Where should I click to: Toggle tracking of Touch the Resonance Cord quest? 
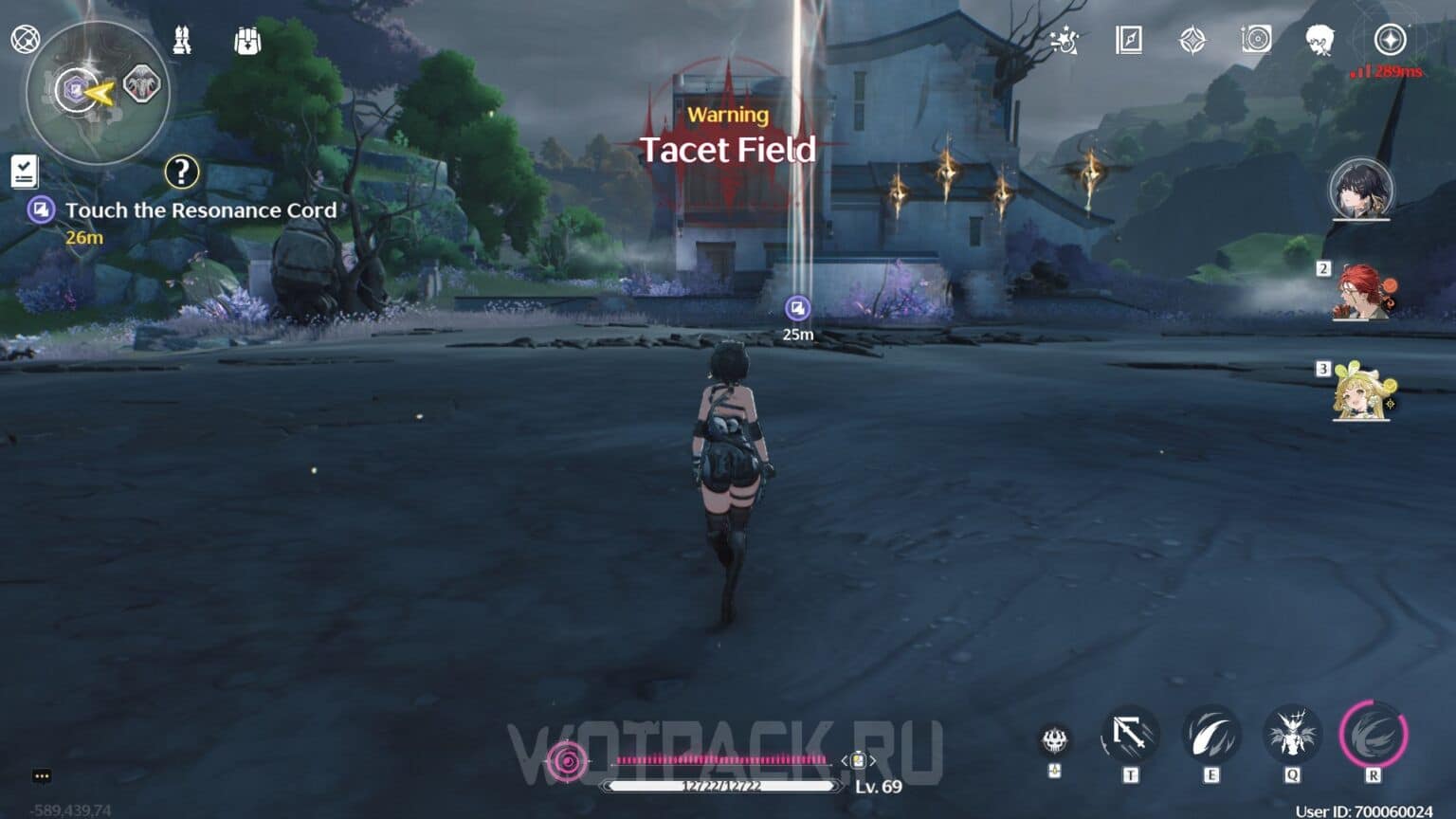[x=40, y=209]
